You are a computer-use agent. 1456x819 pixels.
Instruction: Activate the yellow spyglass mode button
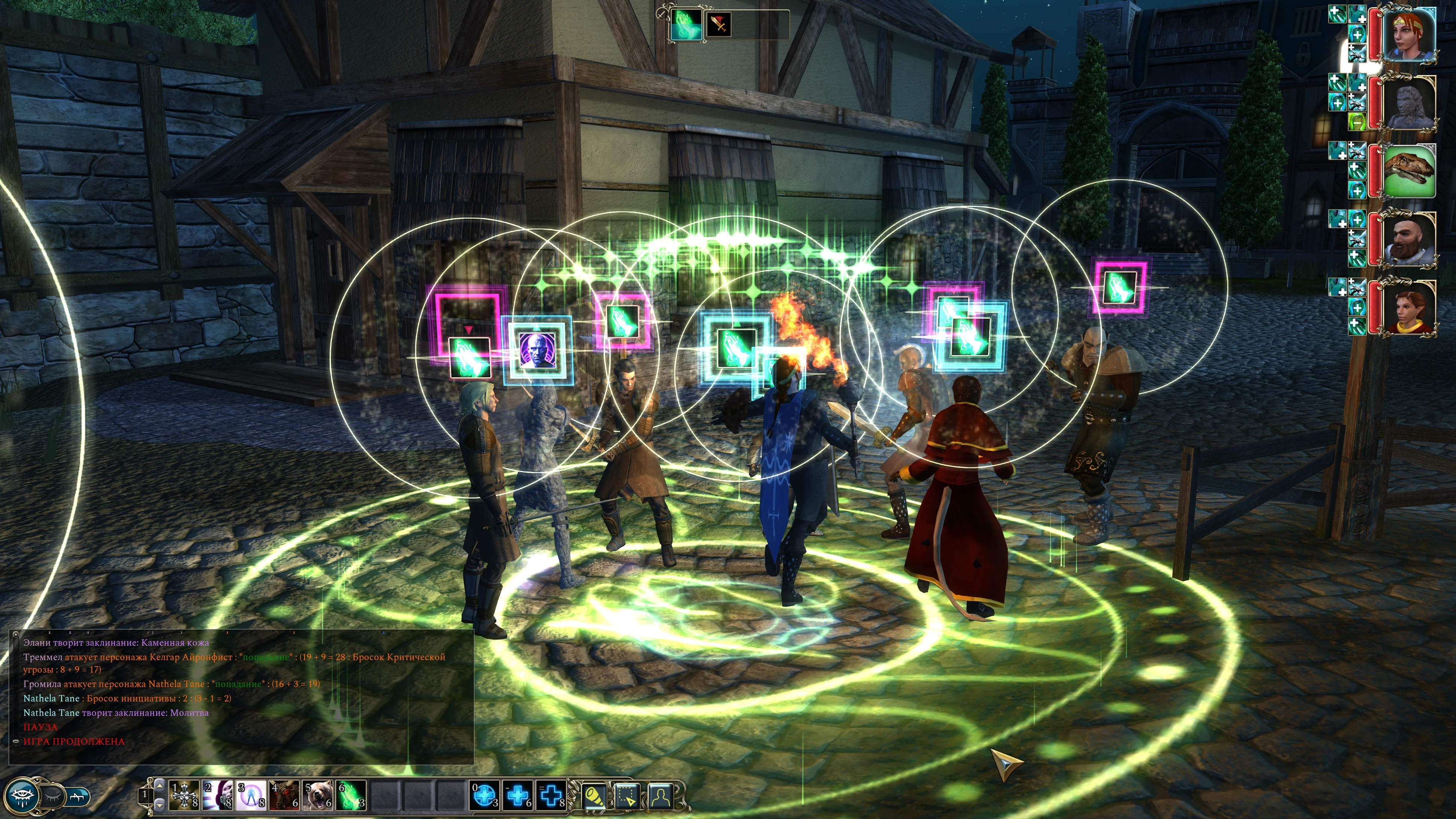point(594,796)
